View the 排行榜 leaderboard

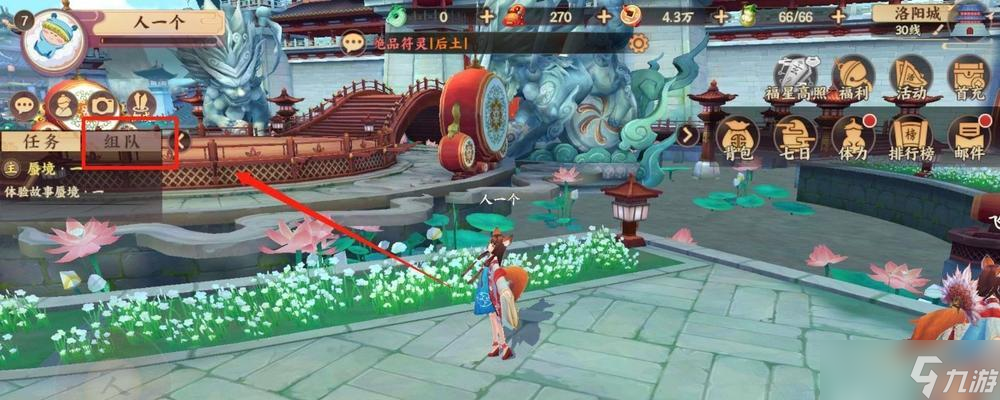click(x=911, y=137)
